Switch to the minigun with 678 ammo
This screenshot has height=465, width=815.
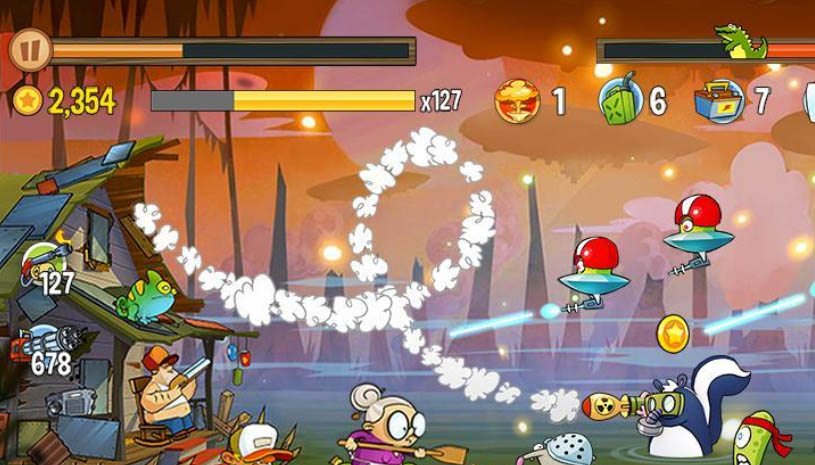coord(42,347)
